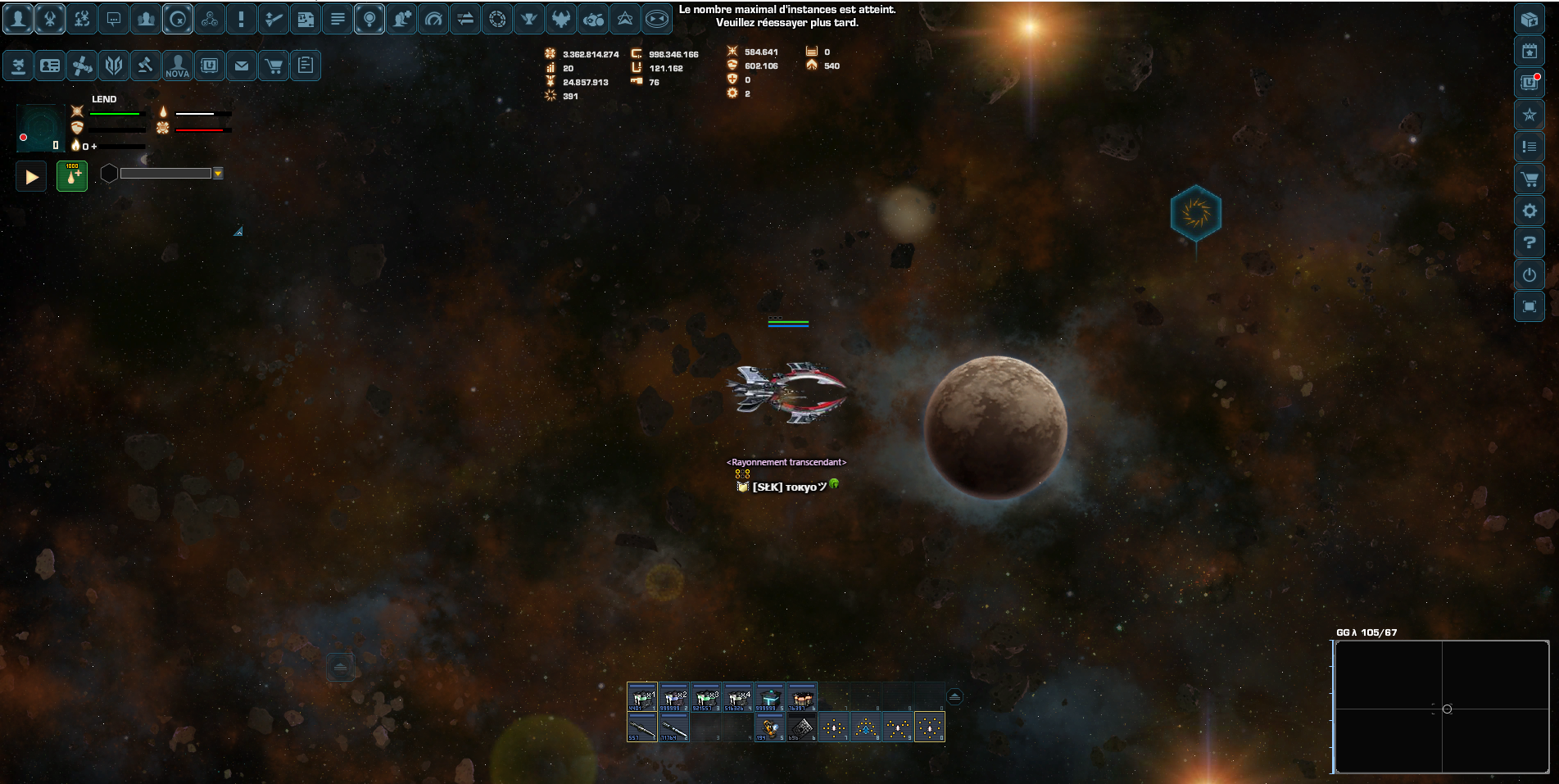Image resolution: width=1559 pixels, height=784 pixels.
Task: Toggle fullscreen mode
Action: pos(1529,307)
